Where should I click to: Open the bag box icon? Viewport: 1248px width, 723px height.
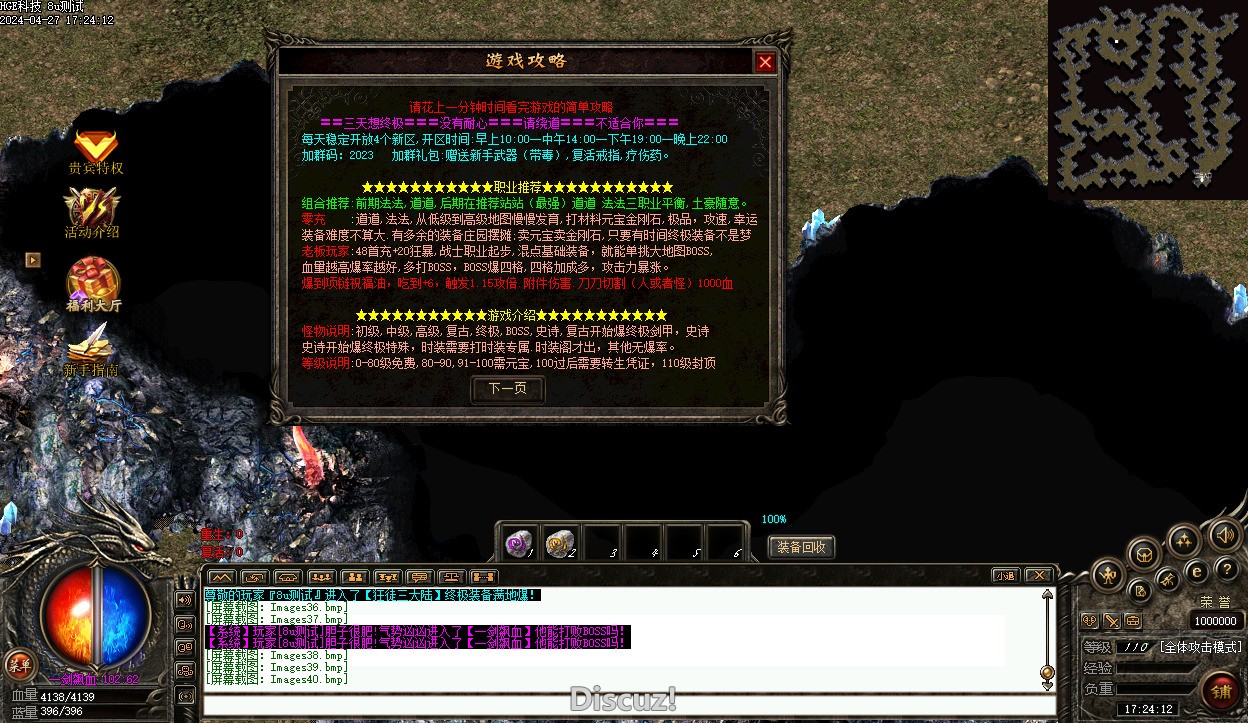(x=1144, y=554)
